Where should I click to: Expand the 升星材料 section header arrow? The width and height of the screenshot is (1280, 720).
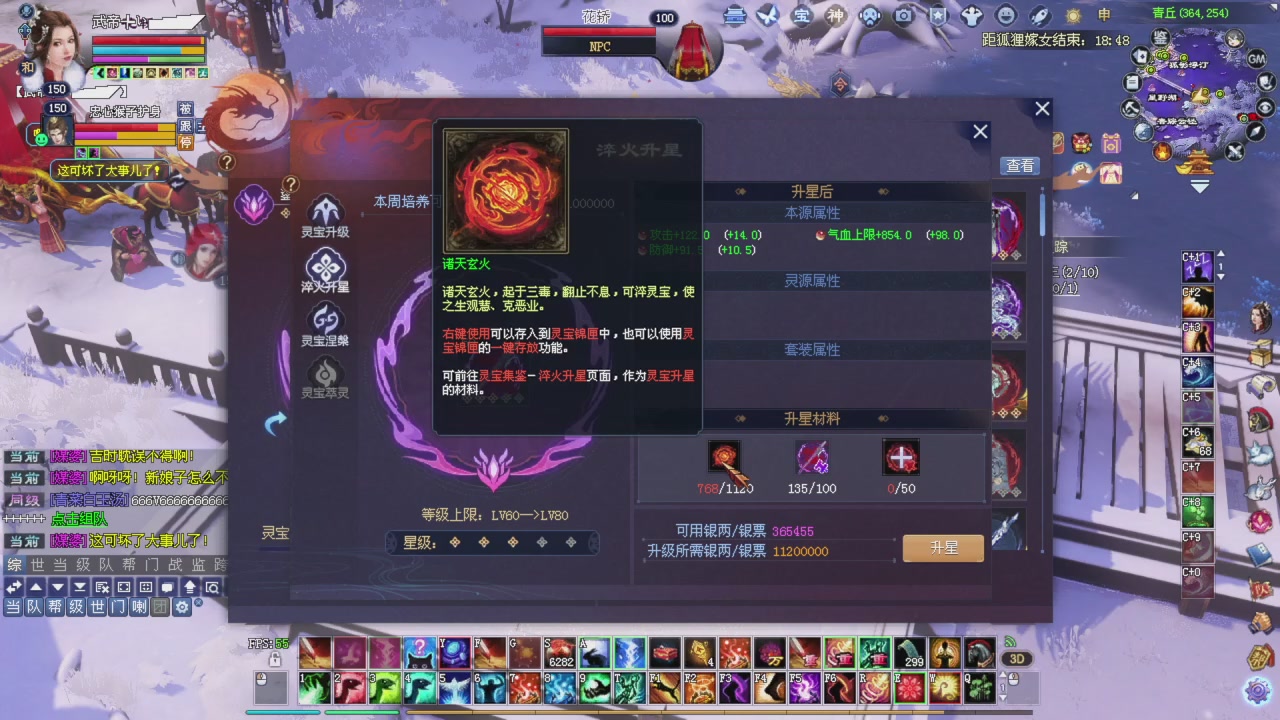(x=740, y=419)
